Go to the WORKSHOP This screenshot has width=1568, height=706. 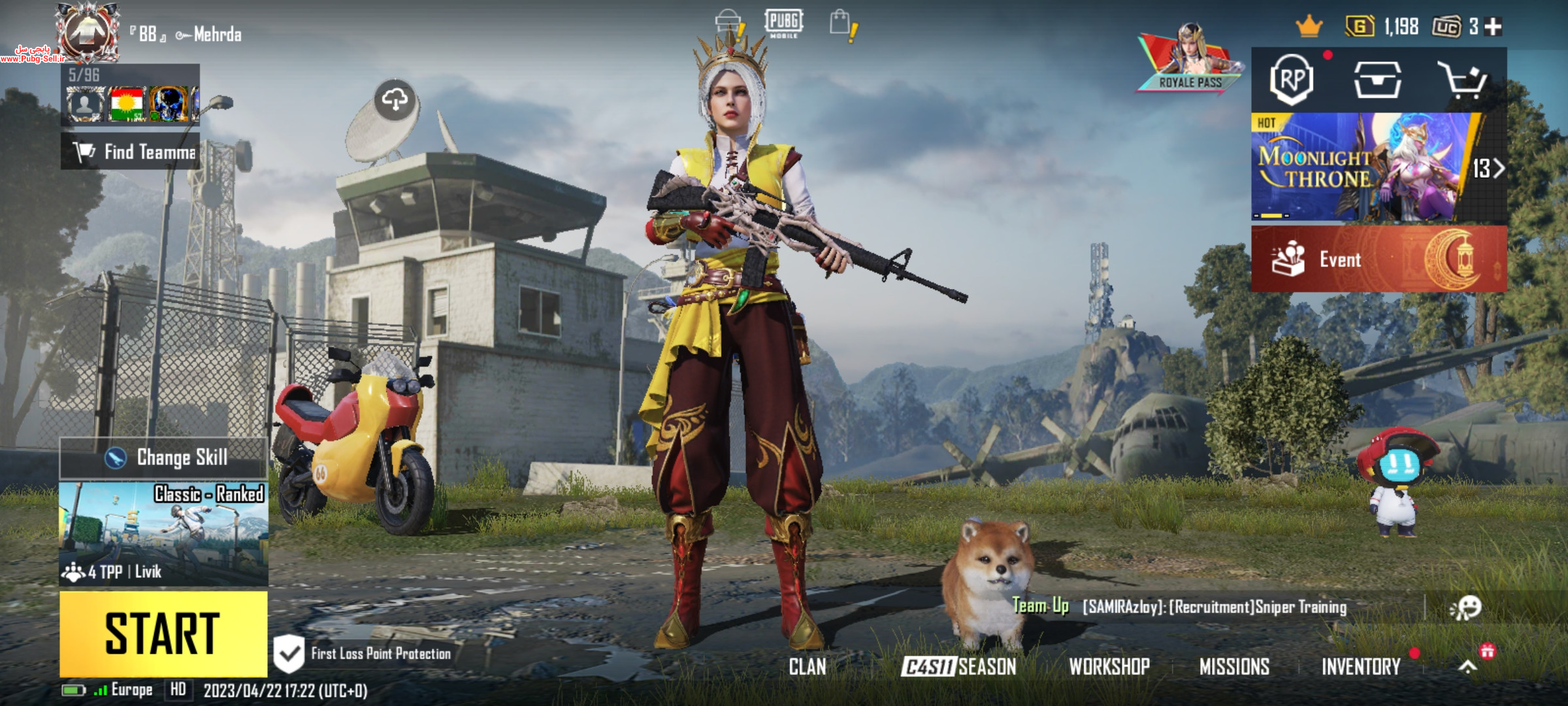pos(1109,667)
